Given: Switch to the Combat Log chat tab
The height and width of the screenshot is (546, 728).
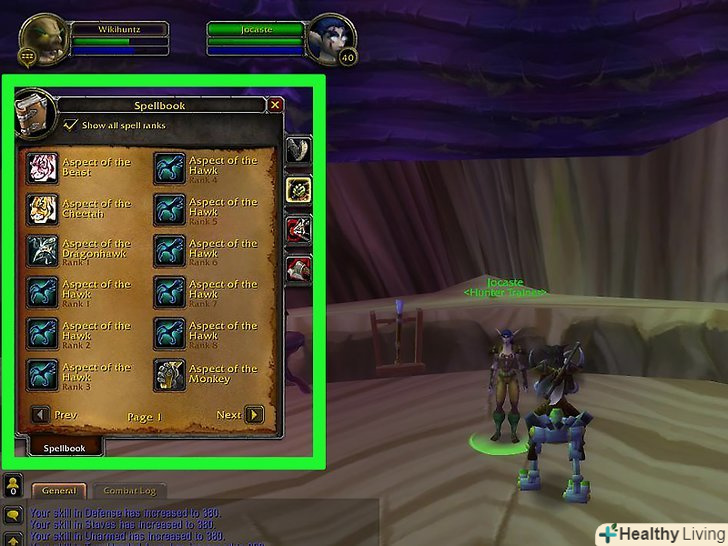Looking at the screenshot, I should 132,491.
